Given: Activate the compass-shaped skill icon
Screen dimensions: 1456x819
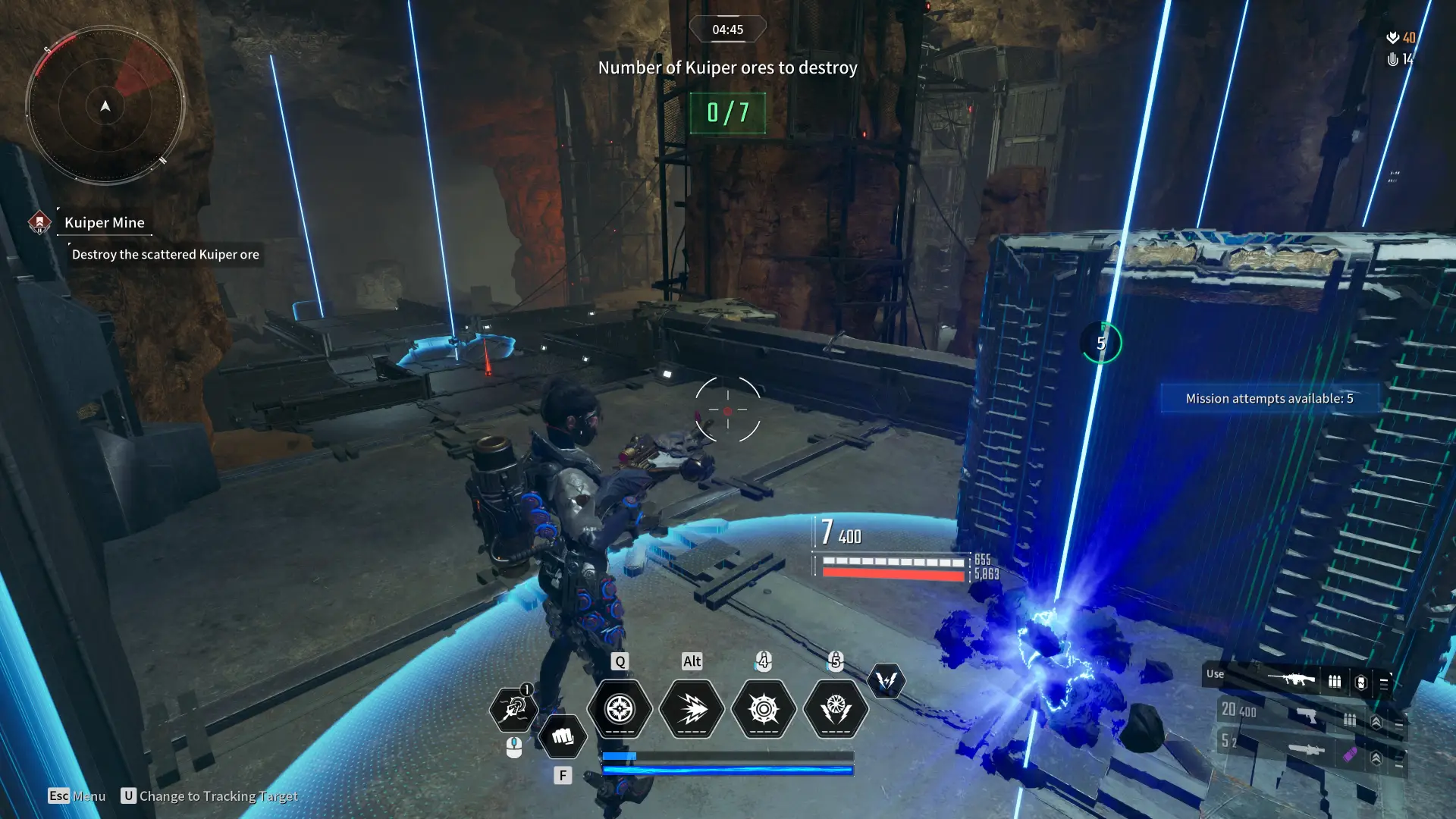Looking at the screenshot, I should click(620, 709).
